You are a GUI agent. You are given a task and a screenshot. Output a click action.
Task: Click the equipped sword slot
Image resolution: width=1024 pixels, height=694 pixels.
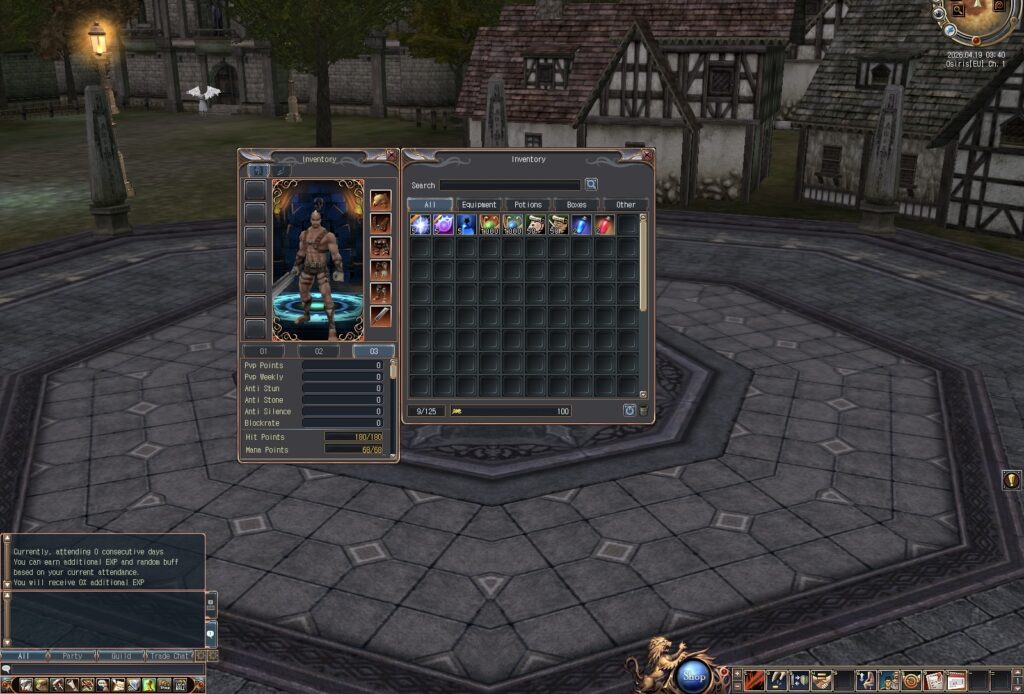click(x=381, y=316)
